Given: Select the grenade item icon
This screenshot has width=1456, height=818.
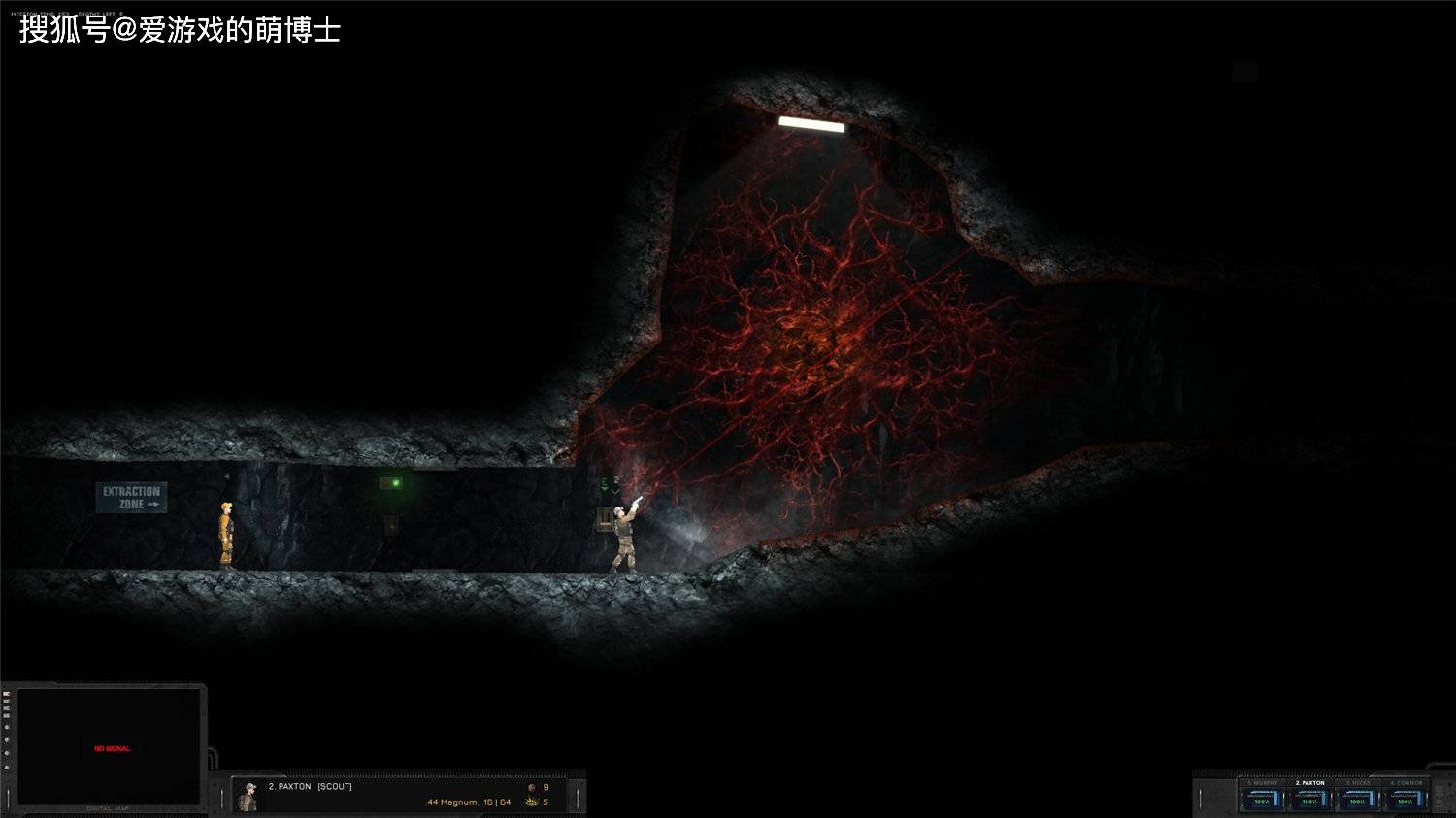Looking at the screenshot, I should pos(531,788).
